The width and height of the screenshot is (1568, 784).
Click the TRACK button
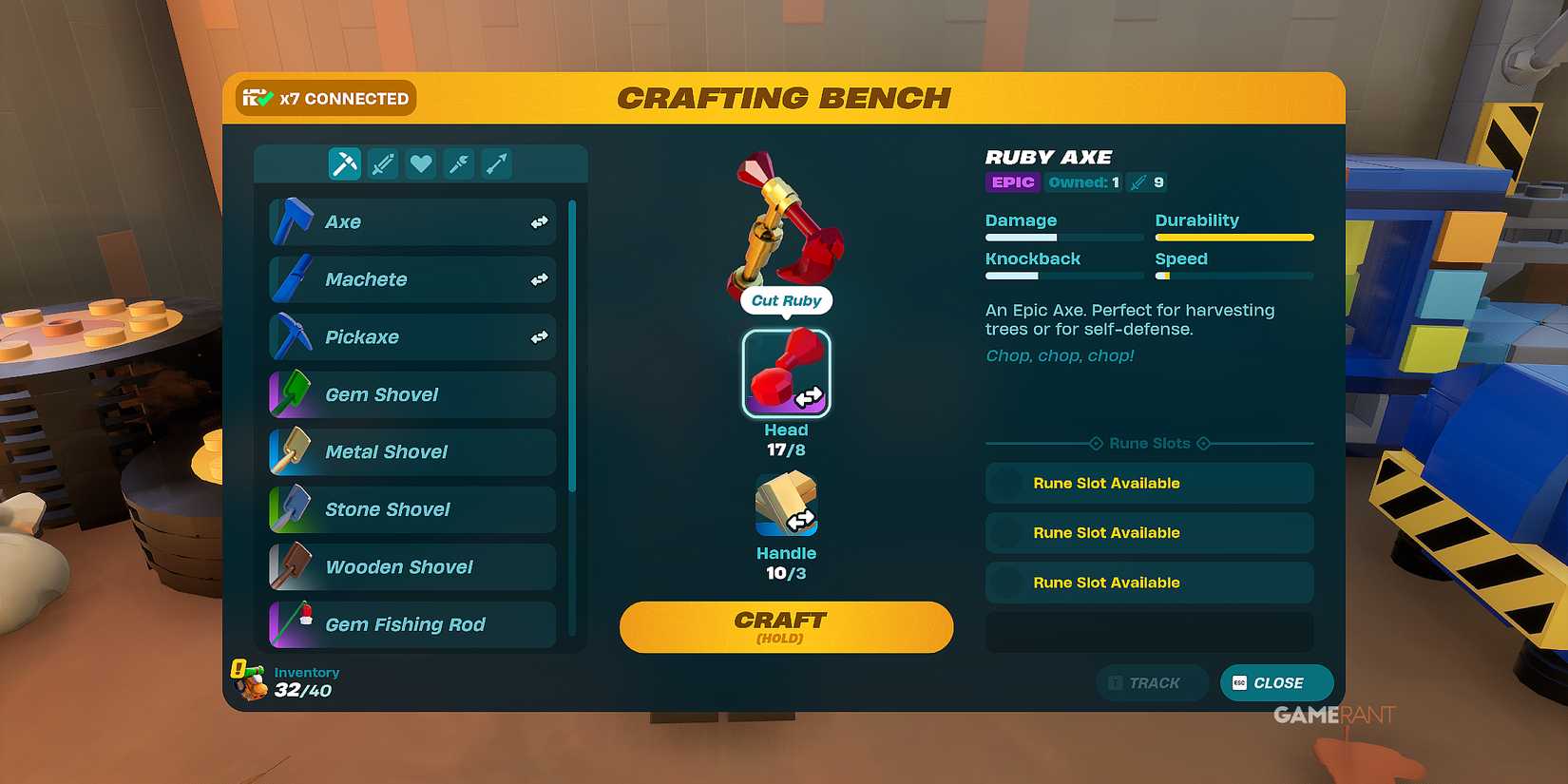[x=1152, y=682]
